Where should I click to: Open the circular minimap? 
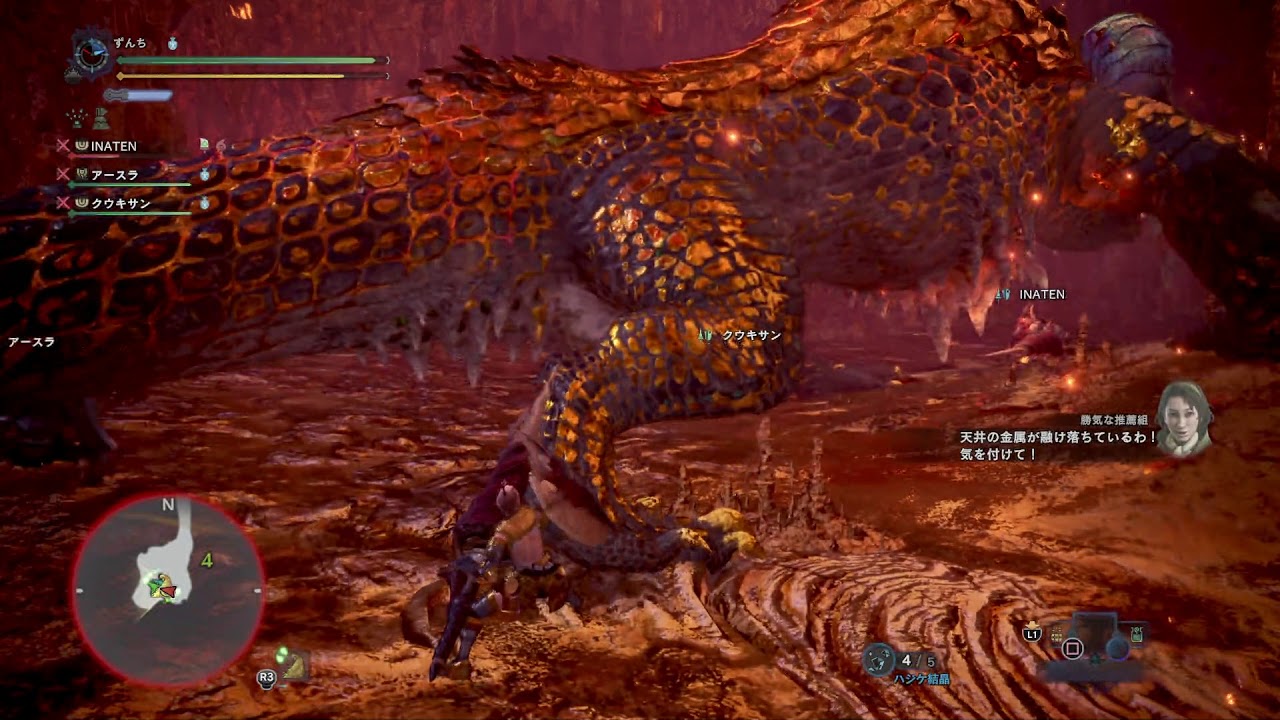point(166,589)
